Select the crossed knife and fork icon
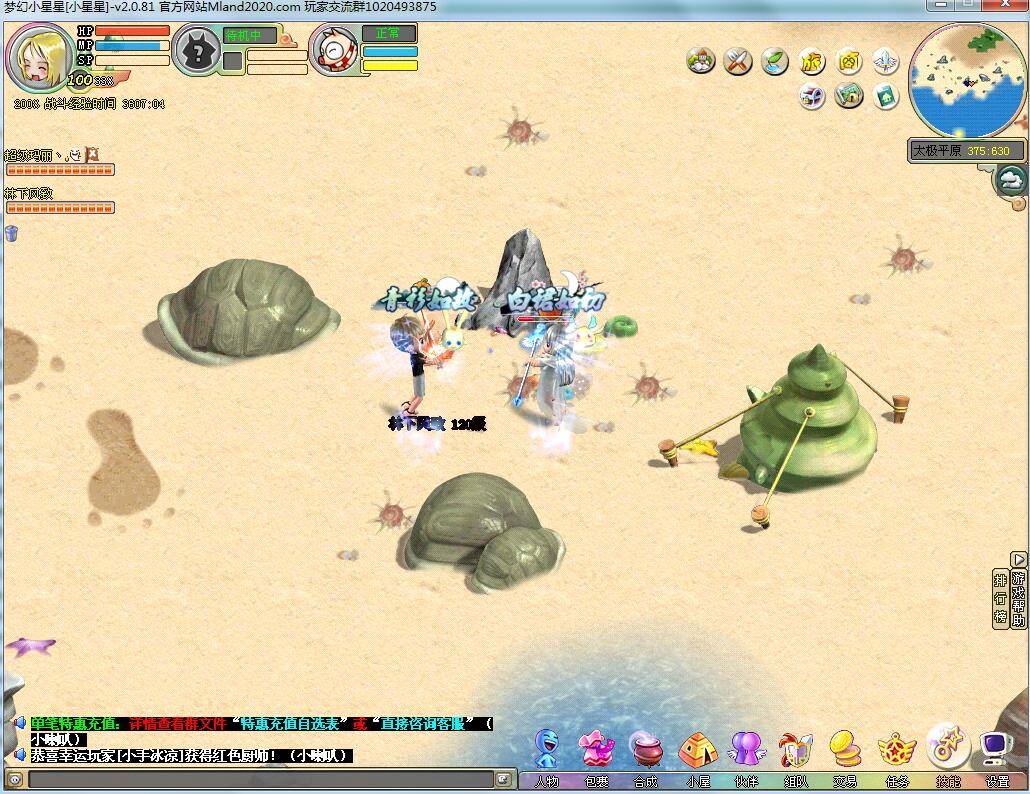The width and height of the screenshot is (1030, 794). coord(738,62)
